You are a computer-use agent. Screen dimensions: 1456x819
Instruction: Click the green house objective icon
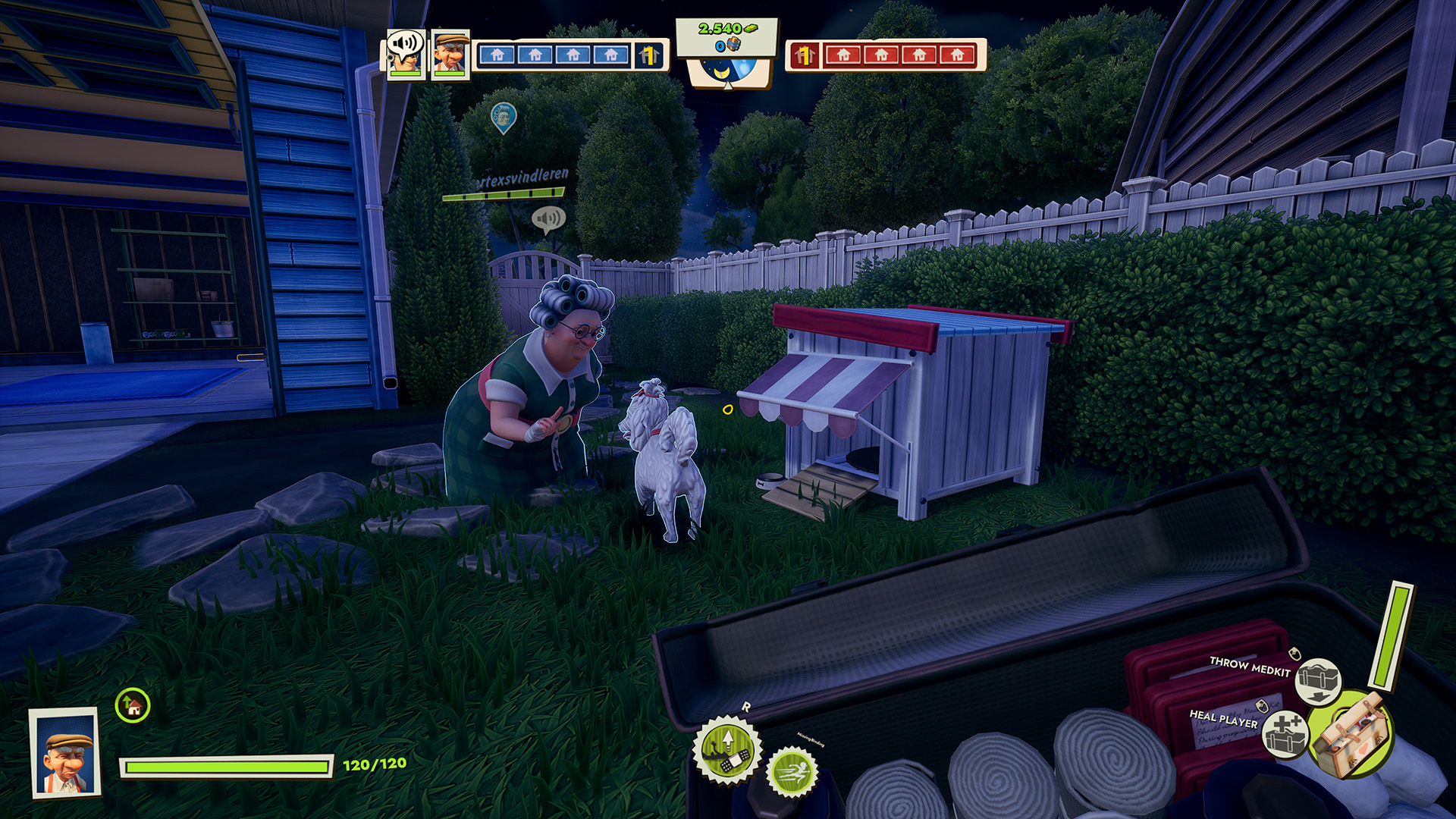(x=133, y=706)
